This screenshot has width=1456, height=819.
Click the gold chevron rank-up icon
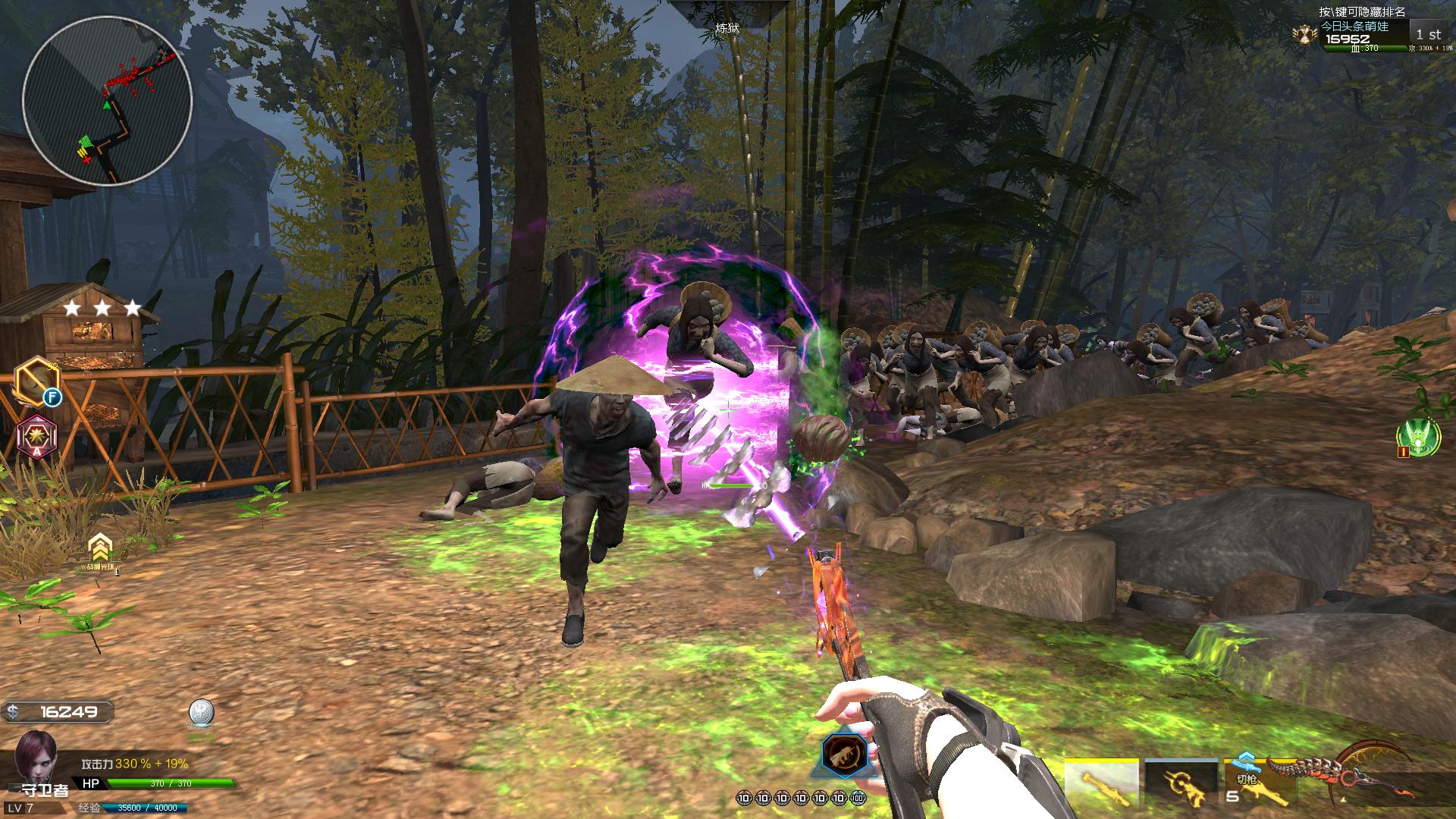click(x=99, y=549)
